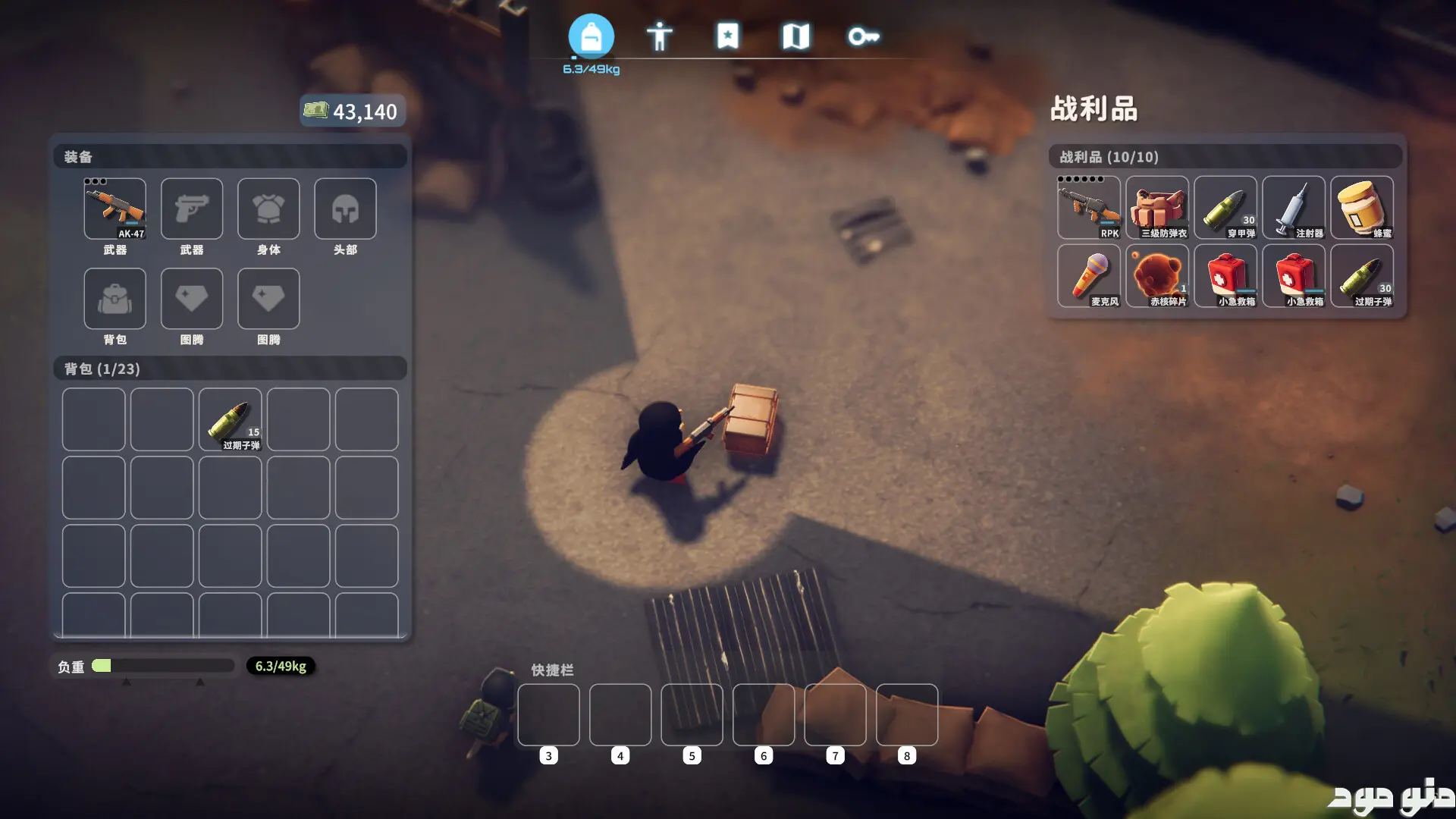Select the backpack equipment slot
The width and height of the screenshot is (1456, 819).
pyautogui.click(x=115, y=299)
